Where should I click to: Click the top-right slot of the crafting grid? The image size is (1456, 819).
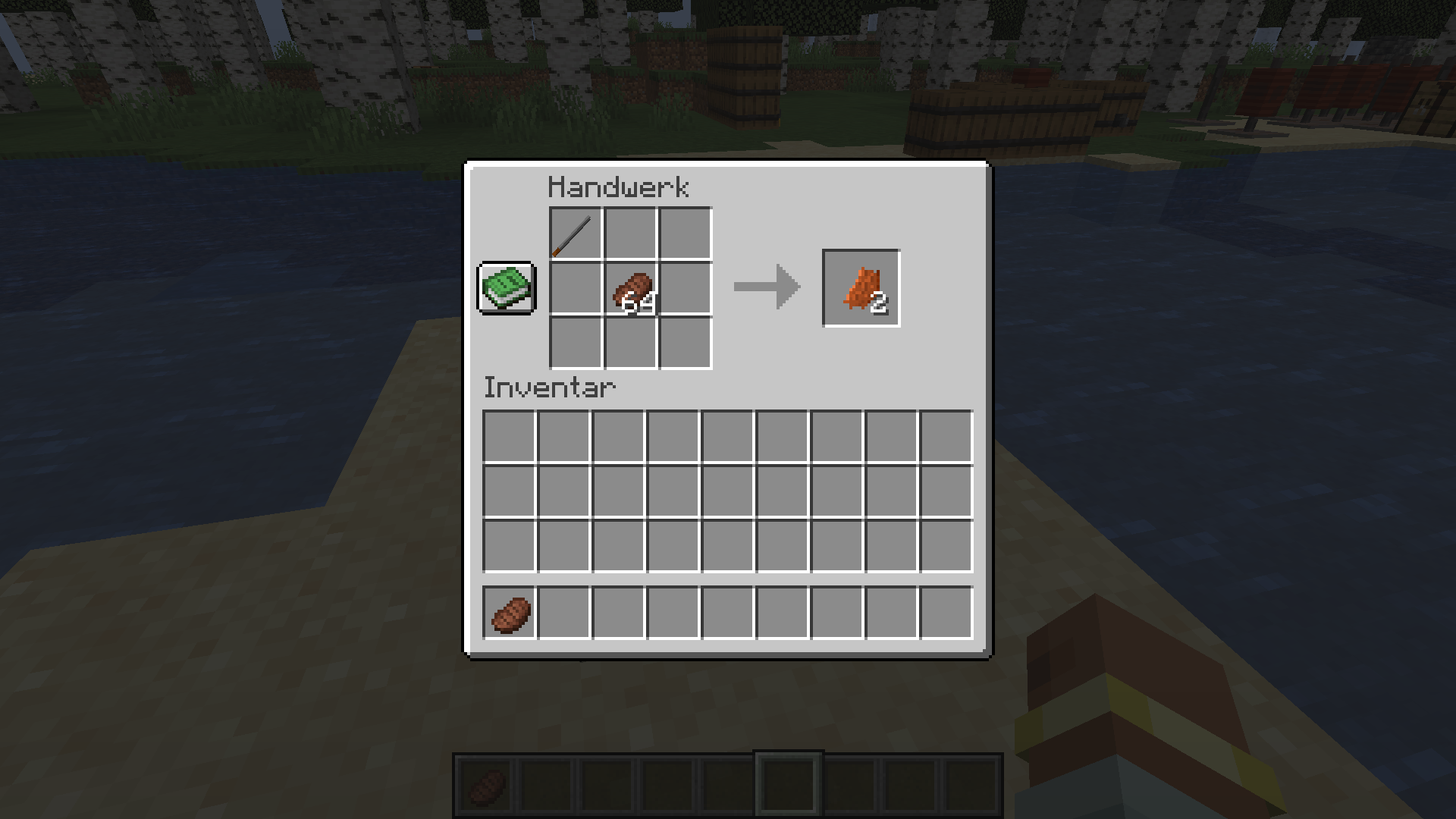point(686,235)
